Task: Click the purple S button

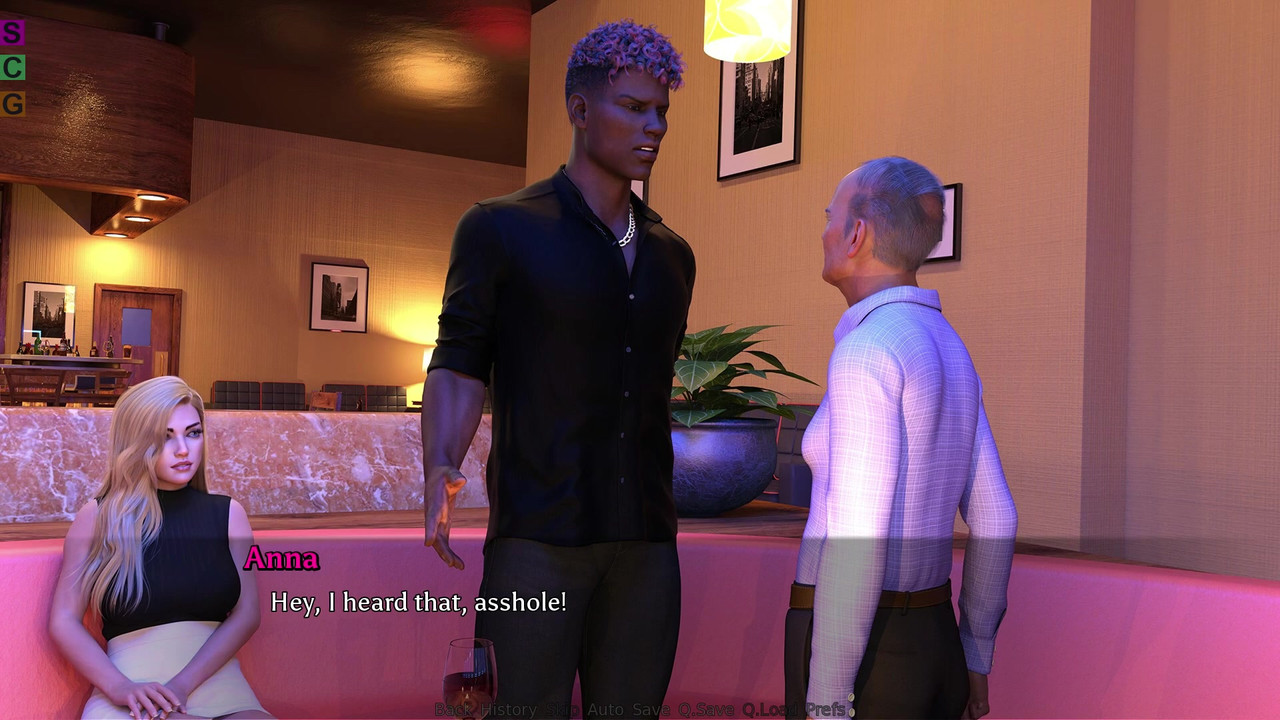Action: [x=12, y=32]
